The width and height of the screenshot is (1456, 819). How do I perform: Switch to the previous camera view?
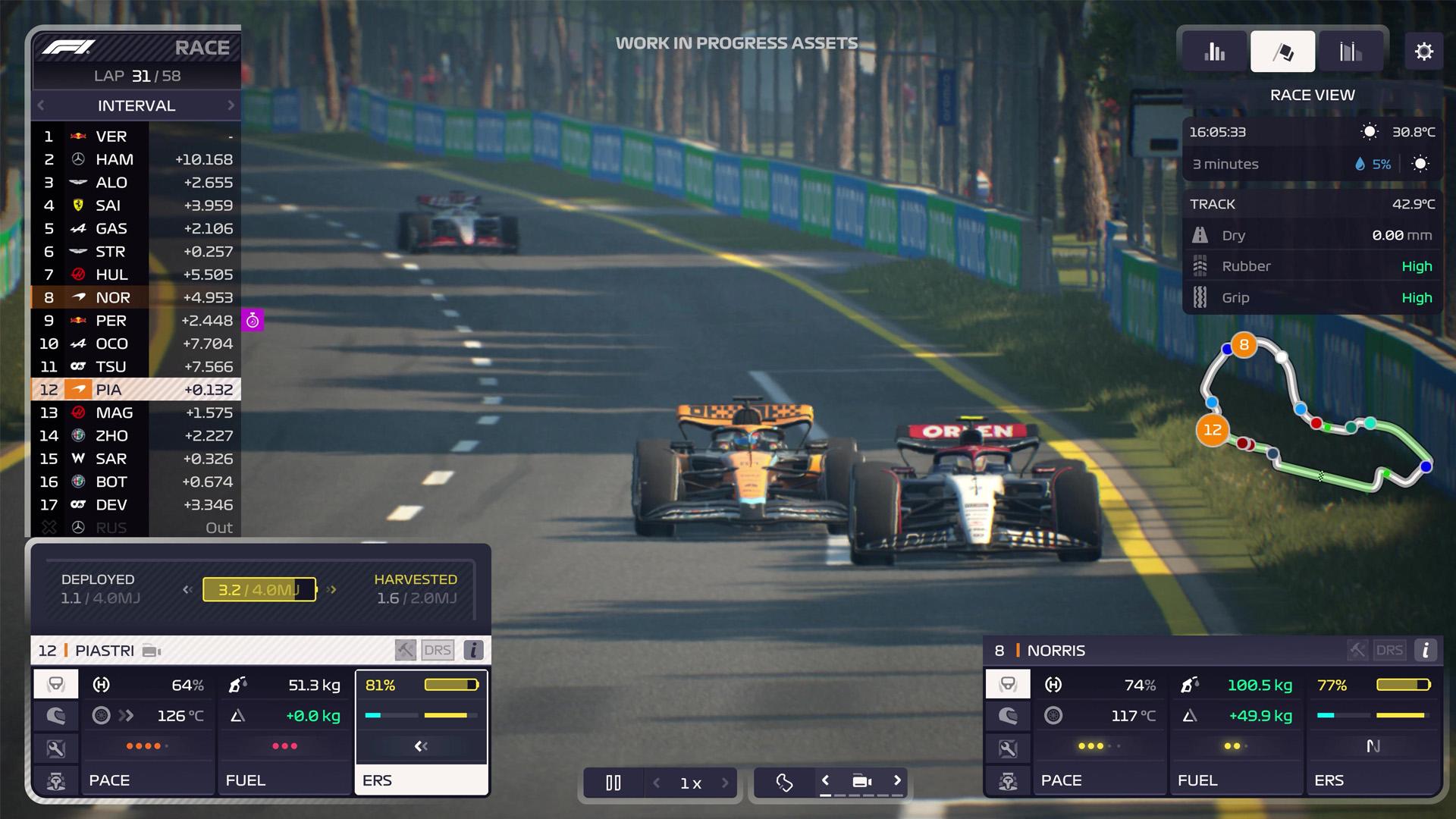pyautogui.click(x=826, y=780)
